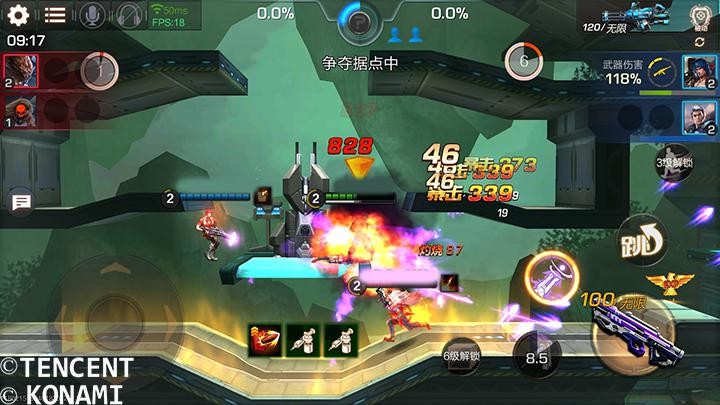Screen dimensions: 720x405
Task: Tap the jump button labeled 跳
Action: tap(641, 238)
